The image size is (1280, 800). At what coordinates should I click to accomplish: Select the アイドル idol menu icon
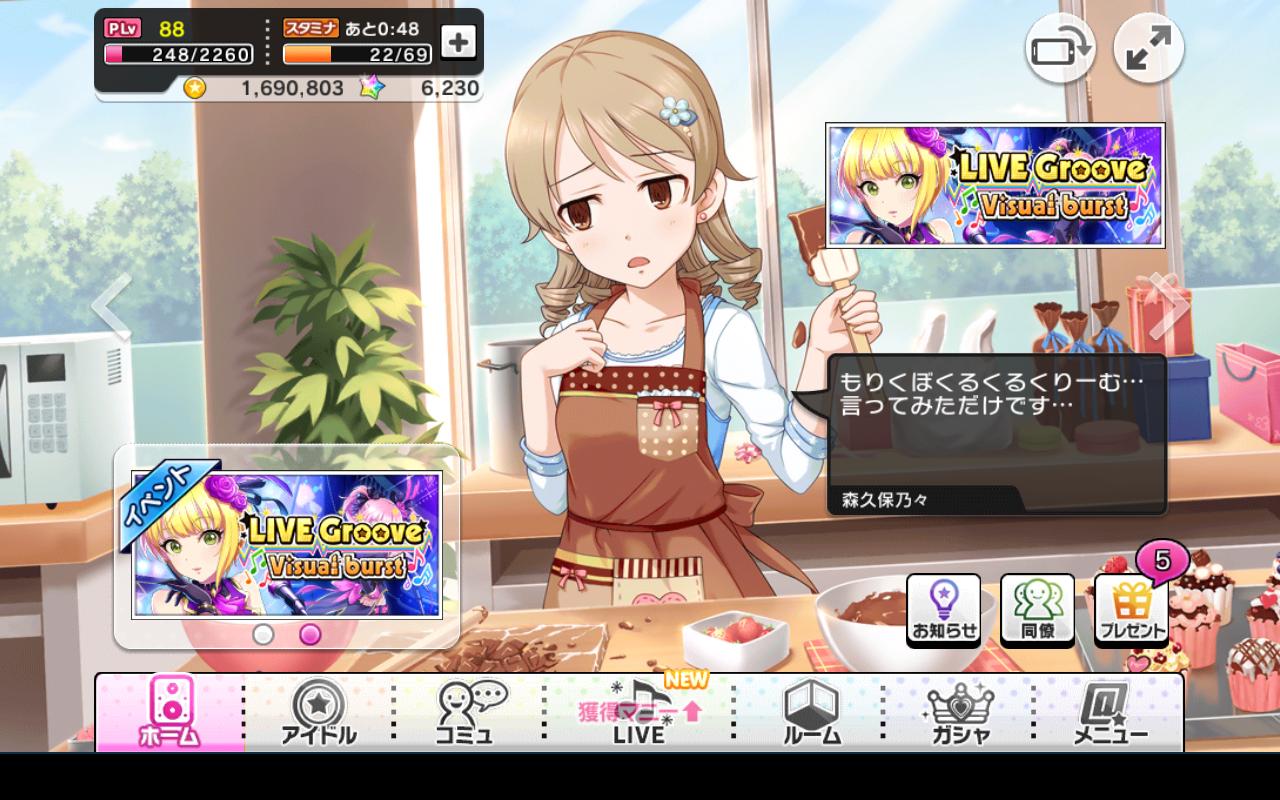(x=320, y=712)
